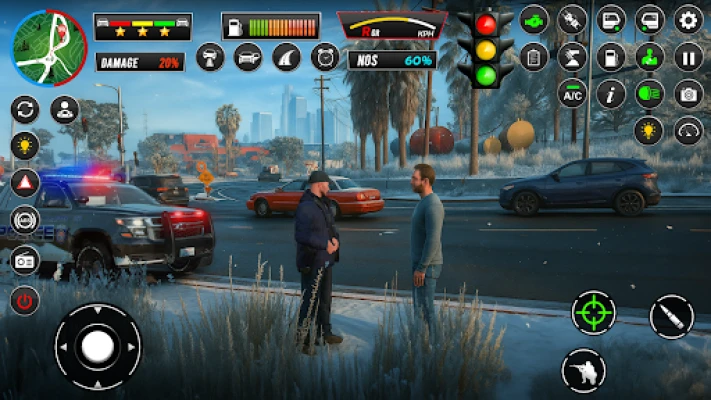The width and height of the screenshot is (711, 400).
Task: Open the circular minimap
Action: (49, 47)
